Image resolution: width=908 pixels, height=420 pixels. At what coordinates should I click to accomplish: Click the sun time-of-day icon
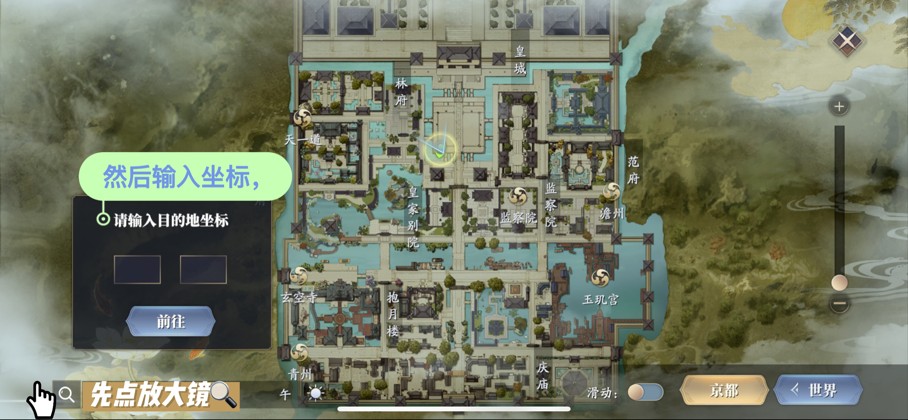pos(317,393)
